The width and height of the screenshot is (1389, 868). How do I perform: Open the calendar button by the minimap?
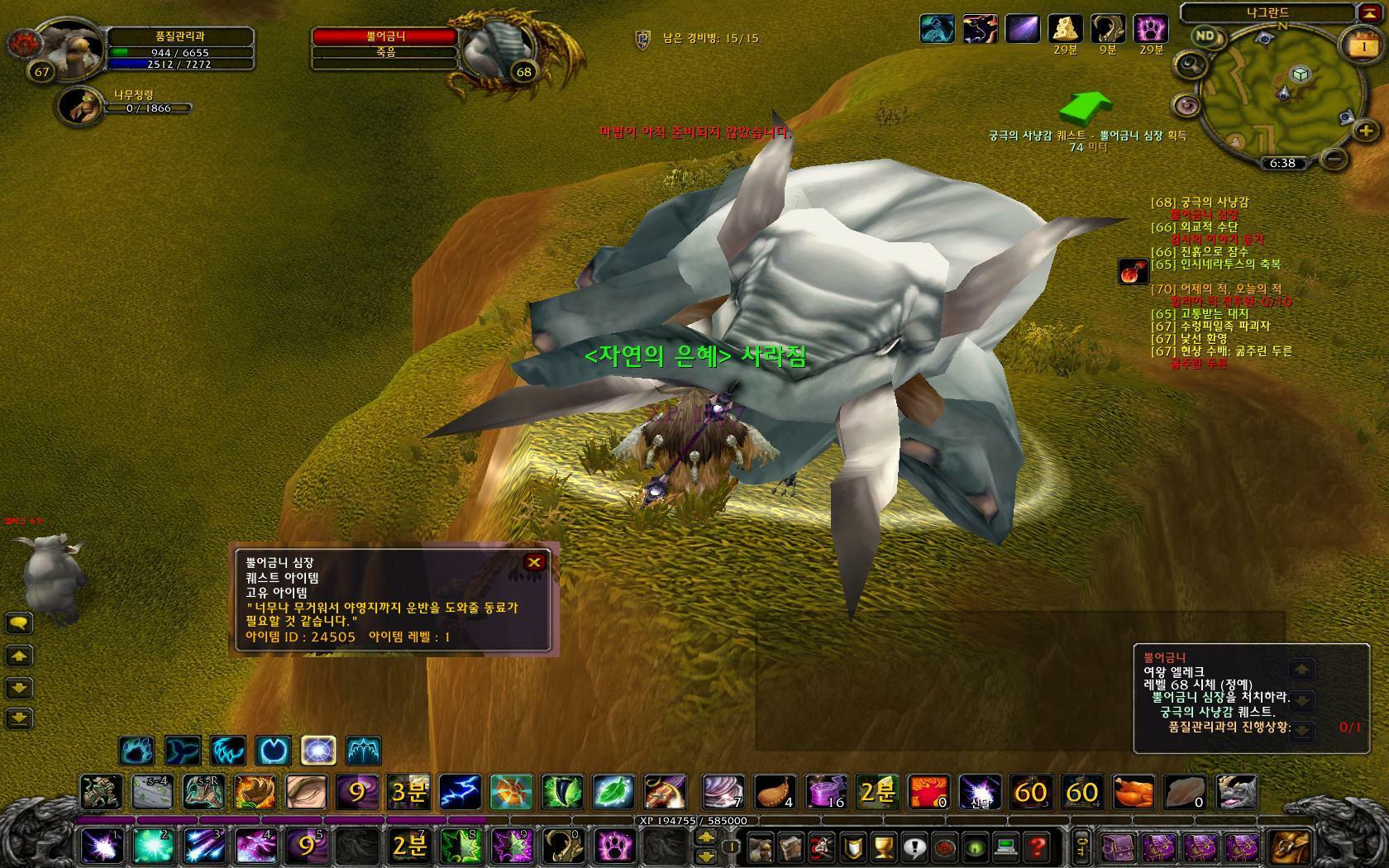point(1363,46)
